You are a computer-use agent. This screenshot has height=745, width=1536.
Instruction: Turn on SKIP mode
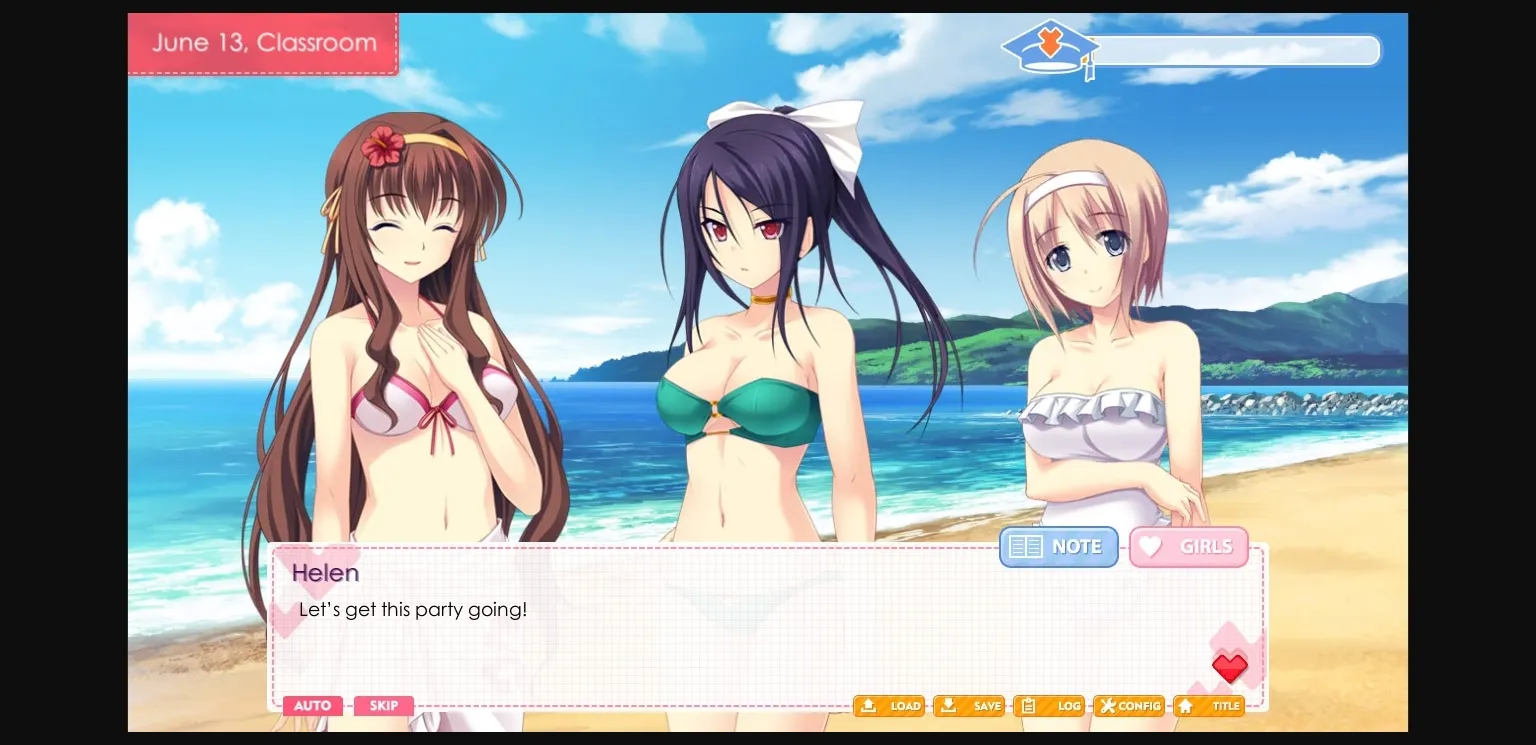pyautogui.click(x=384, y=705)
